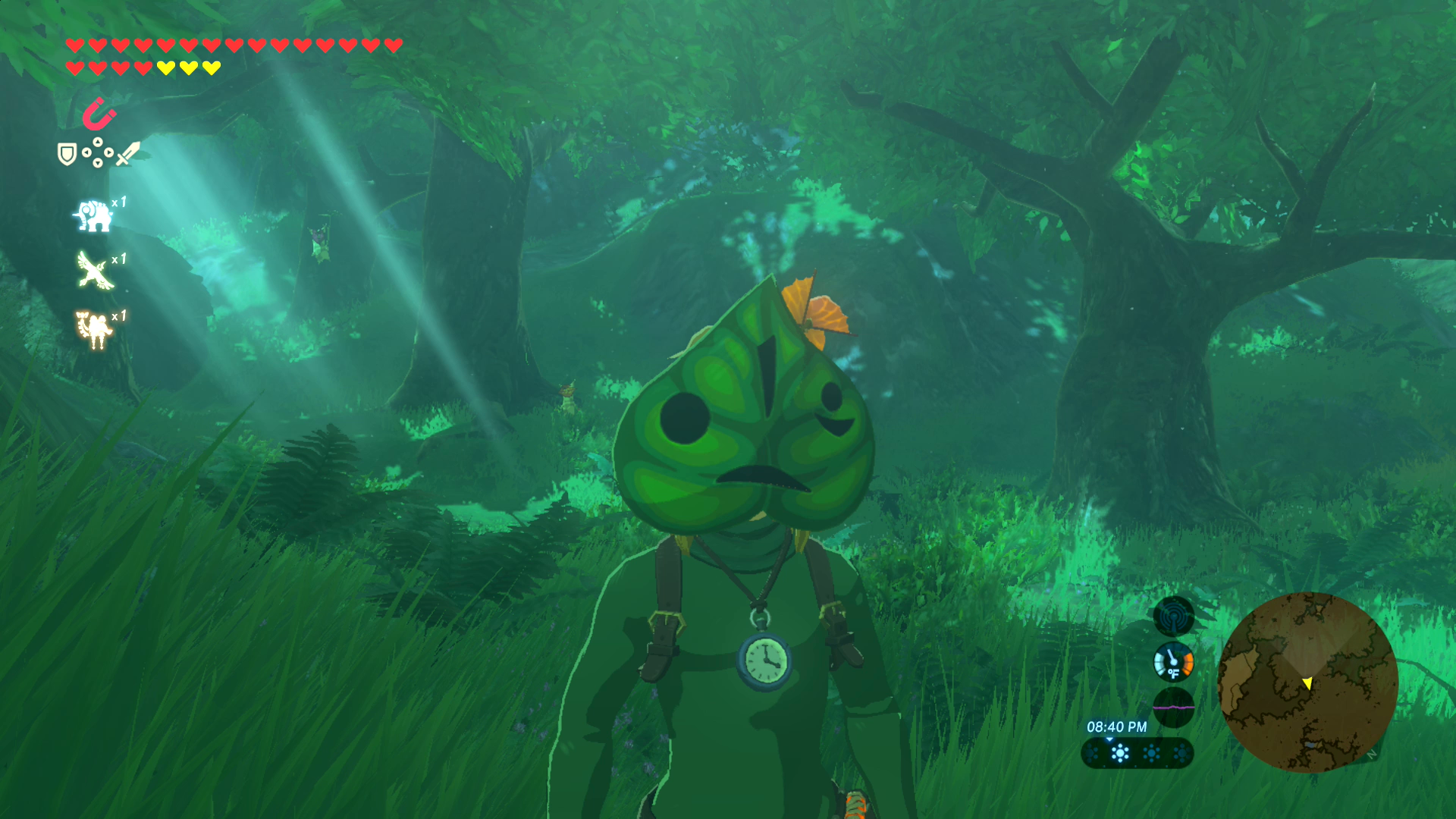This screenshot has height=819, width=1456.
Task: Click the 08:40 PM time display
Action: pyautogui.click(x=1118, y=726)
